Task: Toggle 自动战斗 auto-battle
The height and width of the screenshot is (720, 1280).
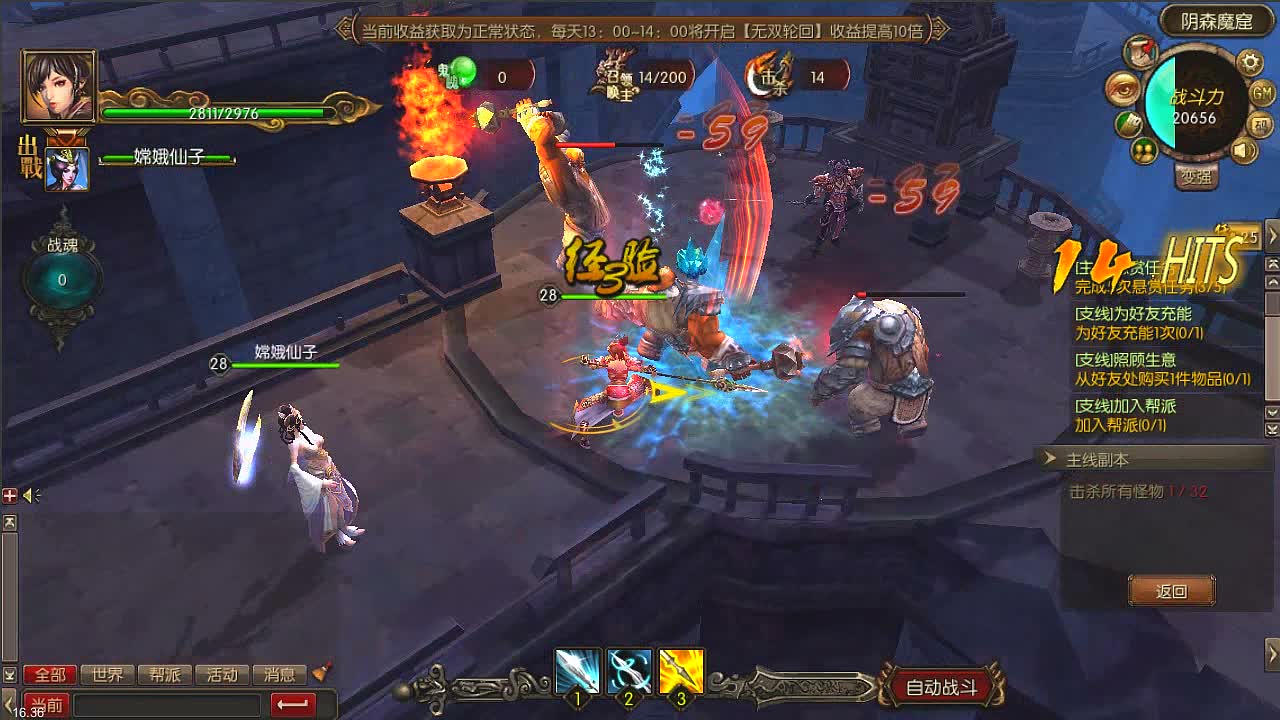Action: (x=940, y=687)
